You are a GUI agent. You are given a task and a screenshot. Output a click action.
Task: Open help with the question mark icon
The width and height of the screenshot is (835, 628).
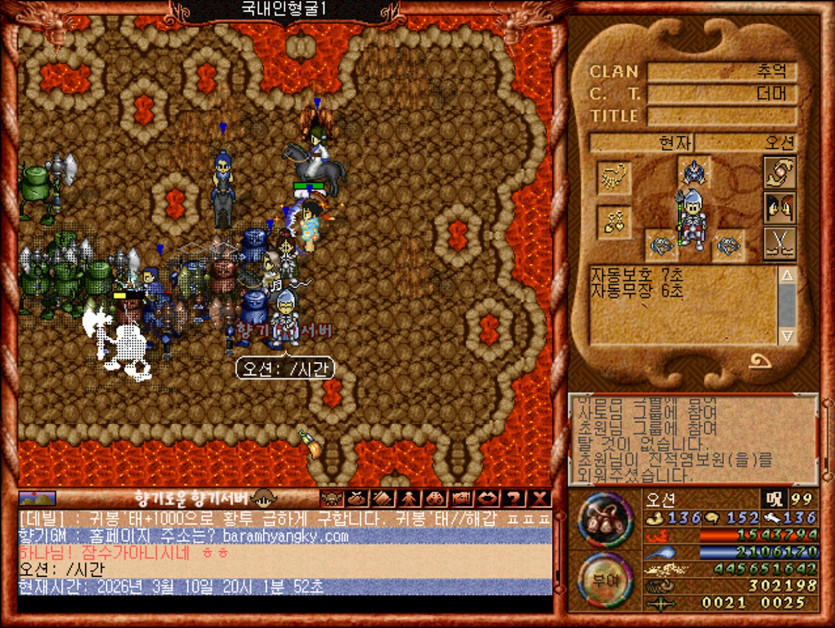[x=515, y=498]
